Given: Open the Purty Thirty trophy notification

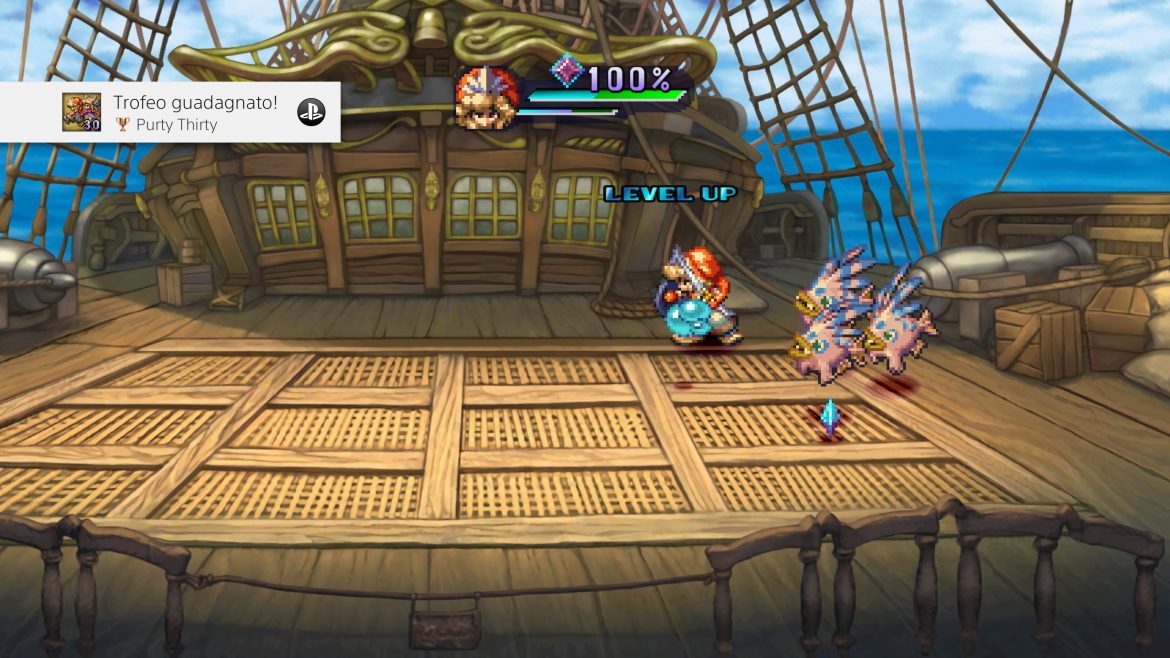Looking at the screenshot, I should click(x=170, y=112).
